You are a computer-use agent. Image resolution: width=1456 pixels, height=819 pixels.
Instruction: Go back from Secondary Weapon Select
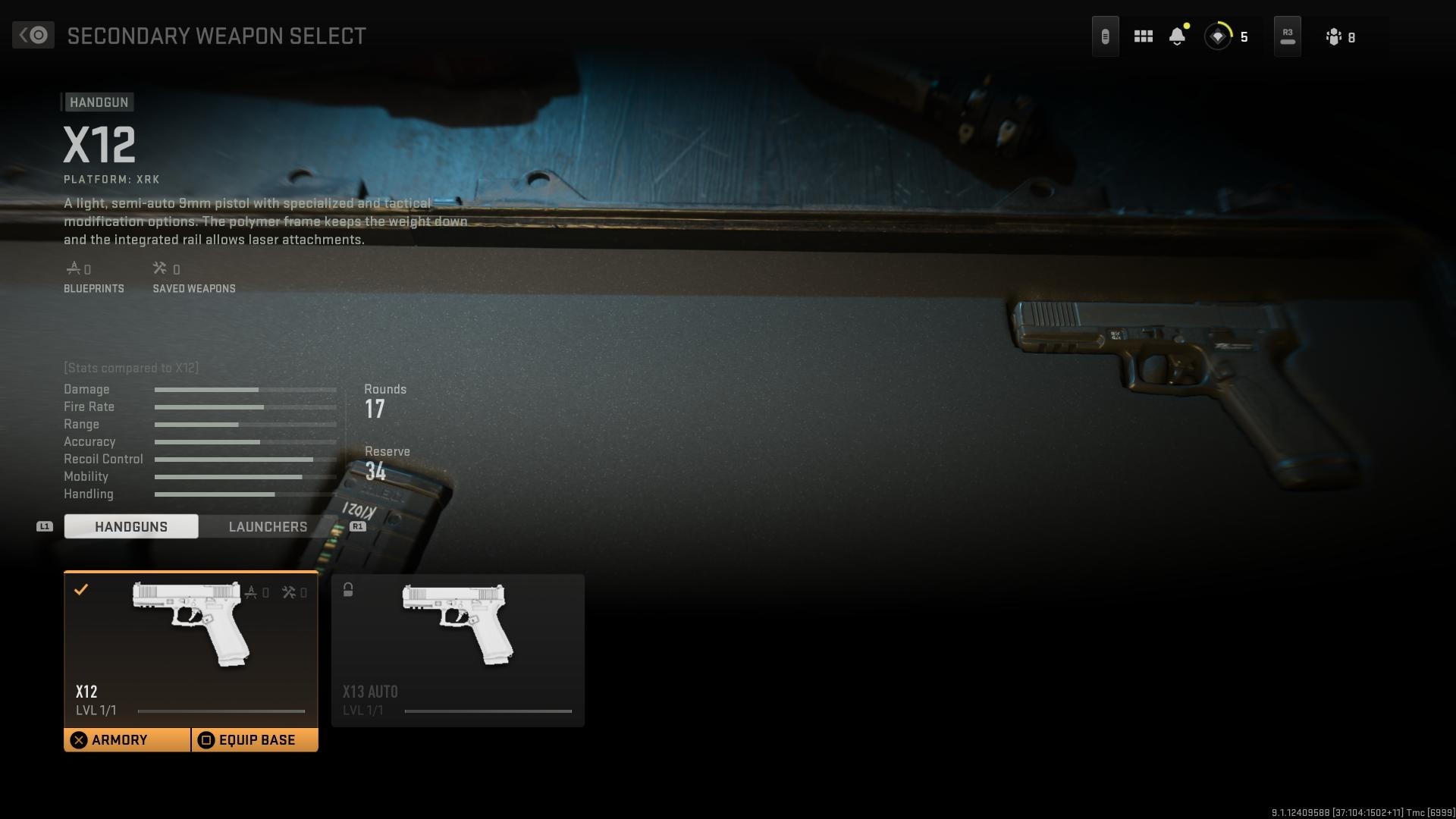pyautogui.click(x=33, y=36)
